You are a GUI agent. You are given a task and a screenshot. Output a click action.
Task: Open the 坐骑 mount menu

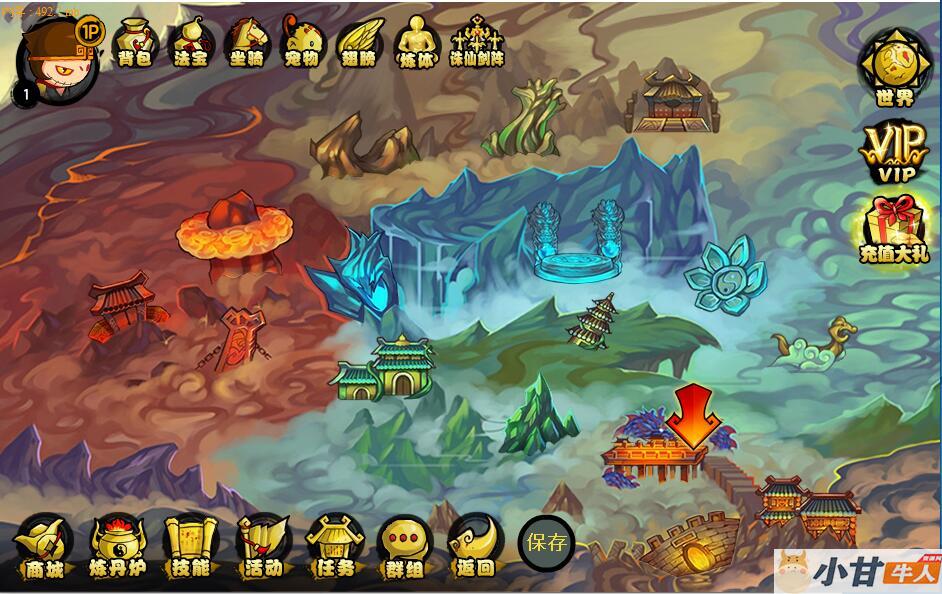coord(246,43)
